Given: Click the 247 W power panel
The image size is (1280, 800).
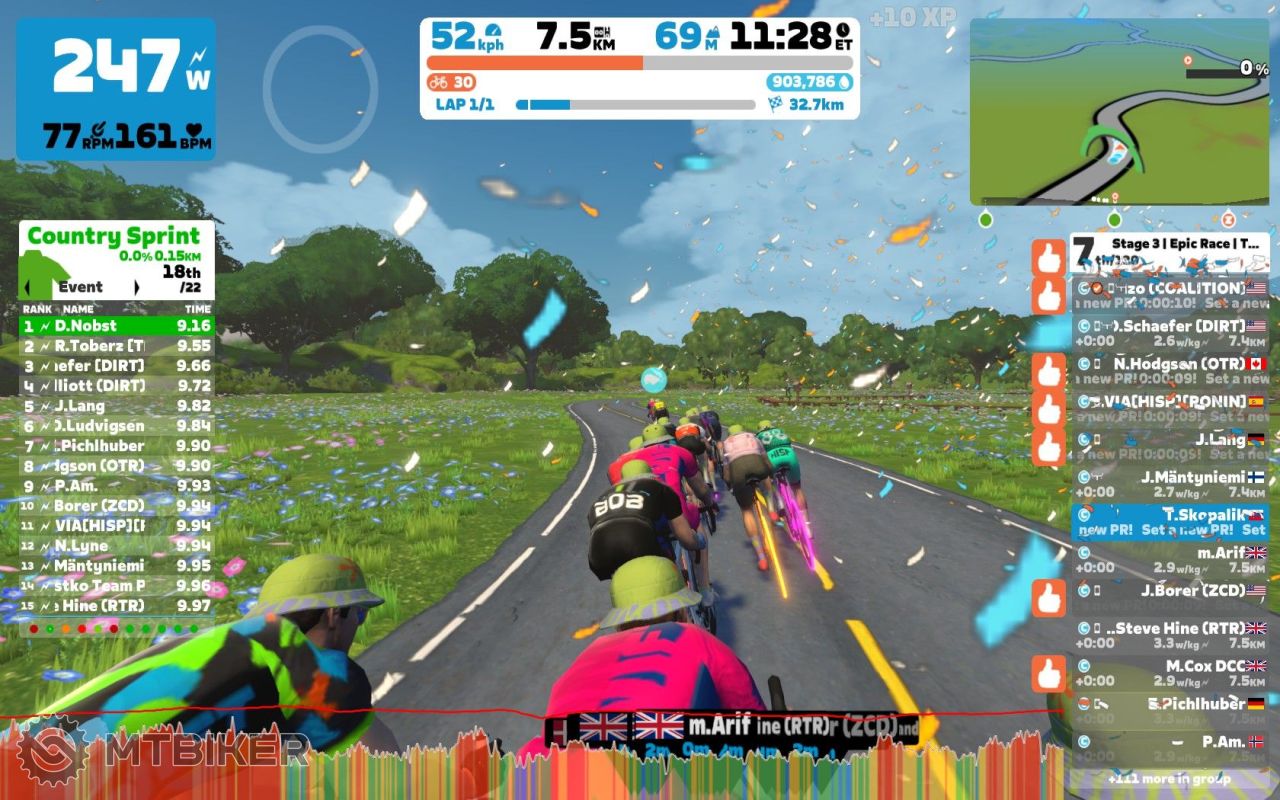Looking at the screenshot, I should click(x=116, y=89).
